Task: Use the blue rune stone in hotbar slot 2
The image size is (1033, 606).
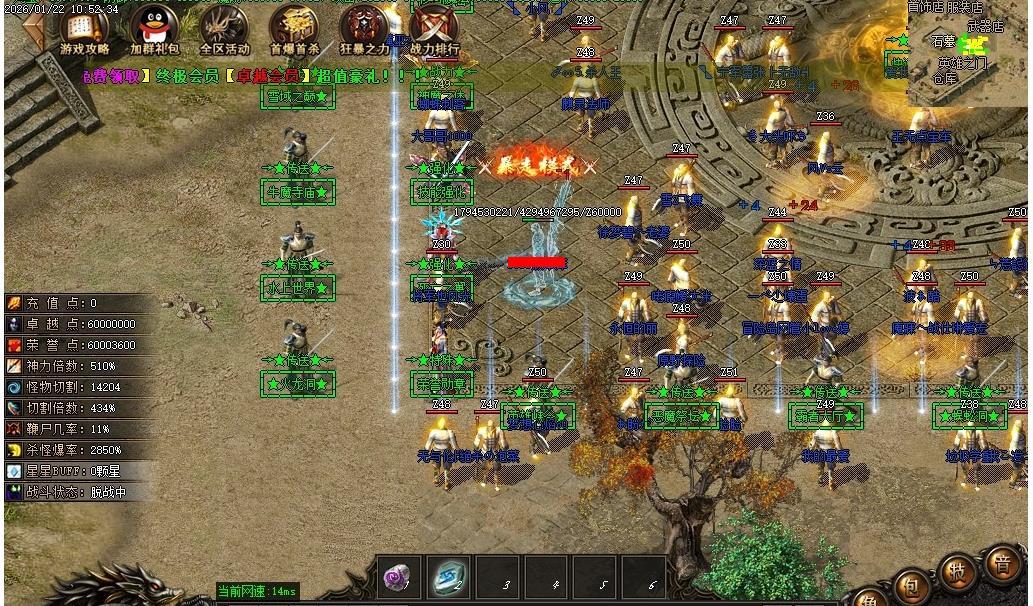Action: [447, 577]
